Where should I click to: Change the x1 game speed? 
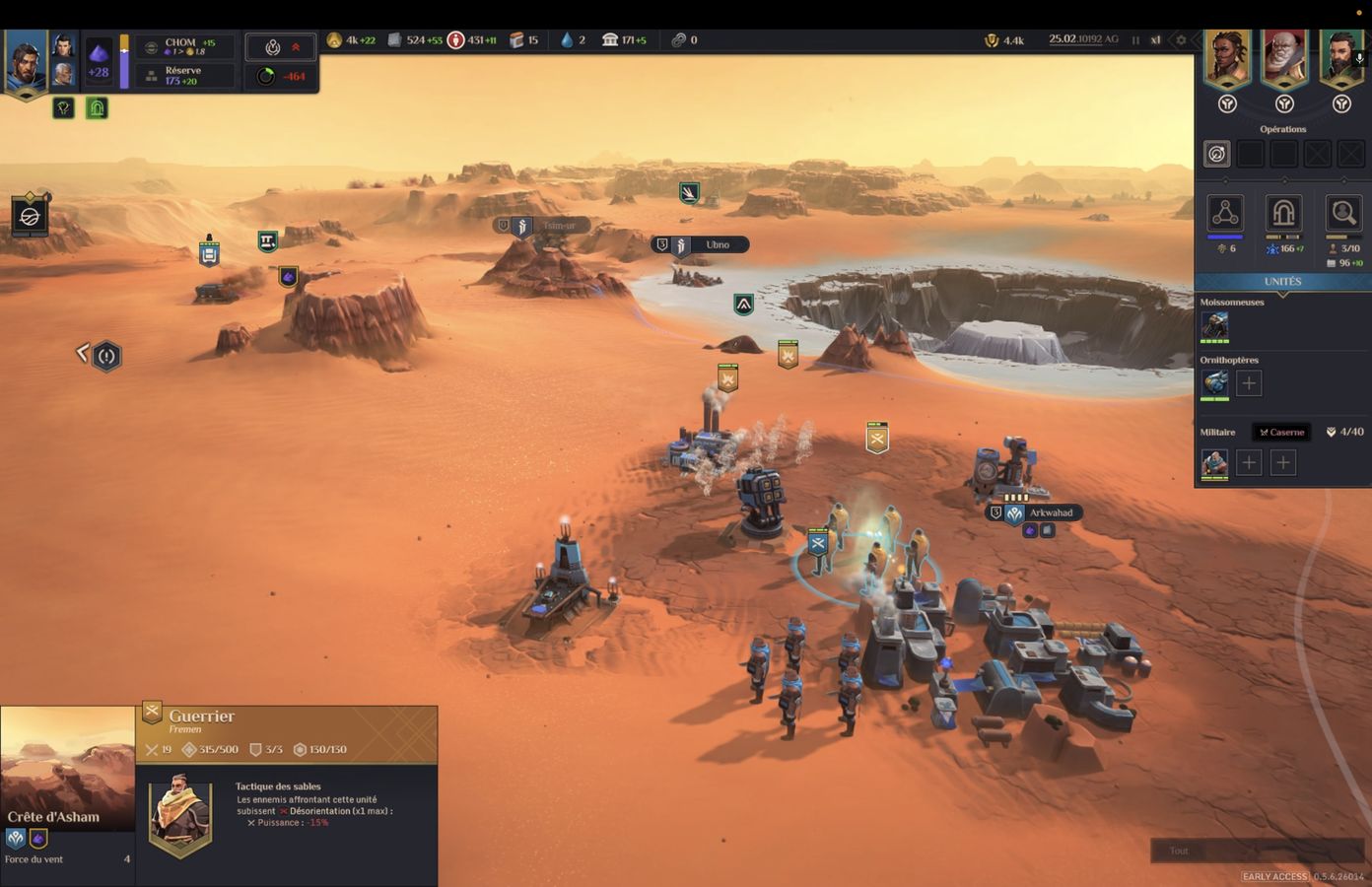pos(1155,40)
